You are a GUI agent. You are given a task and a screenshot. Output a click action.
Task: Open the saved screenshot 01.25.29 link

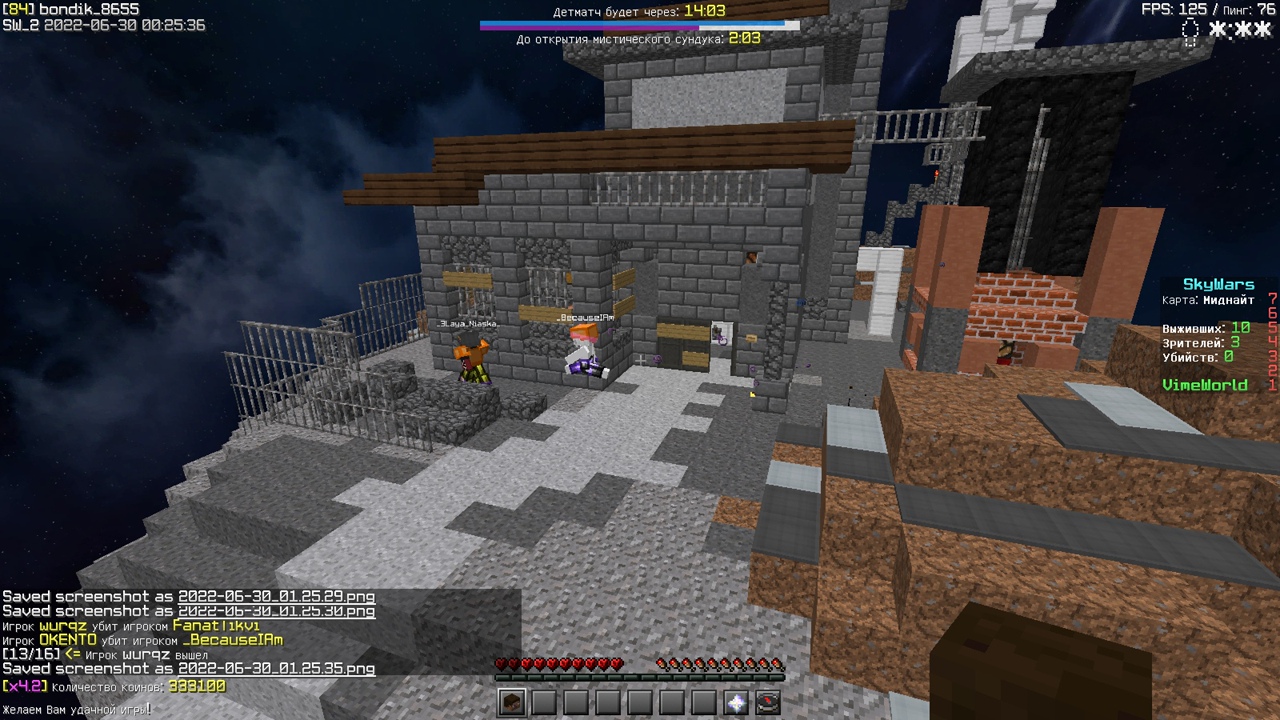tap(276, 597)
